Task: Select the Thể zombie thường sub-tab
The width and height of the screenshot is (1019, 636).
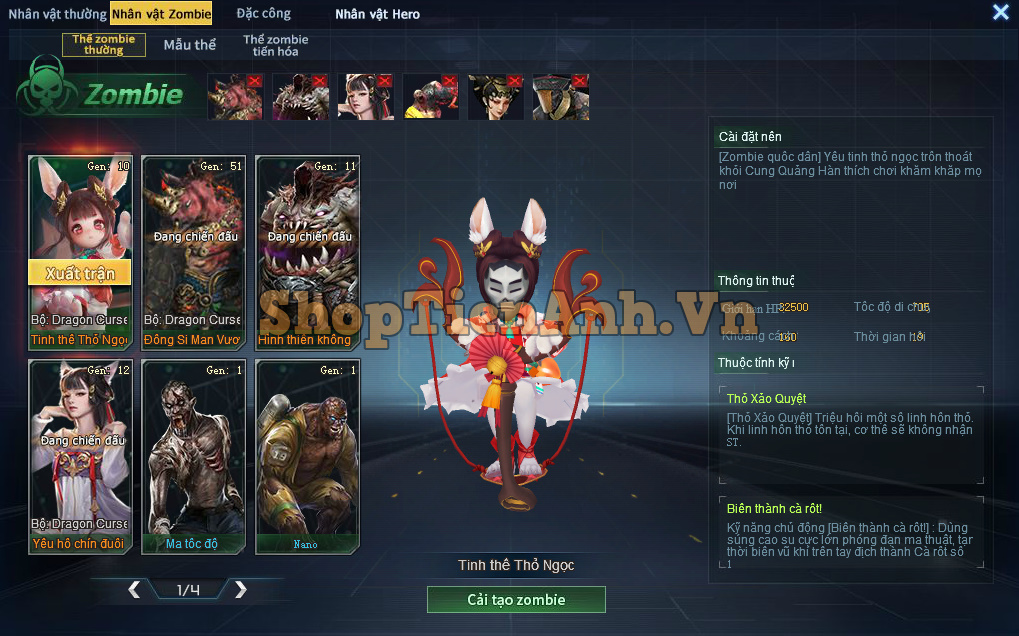Action: (104, 45)
